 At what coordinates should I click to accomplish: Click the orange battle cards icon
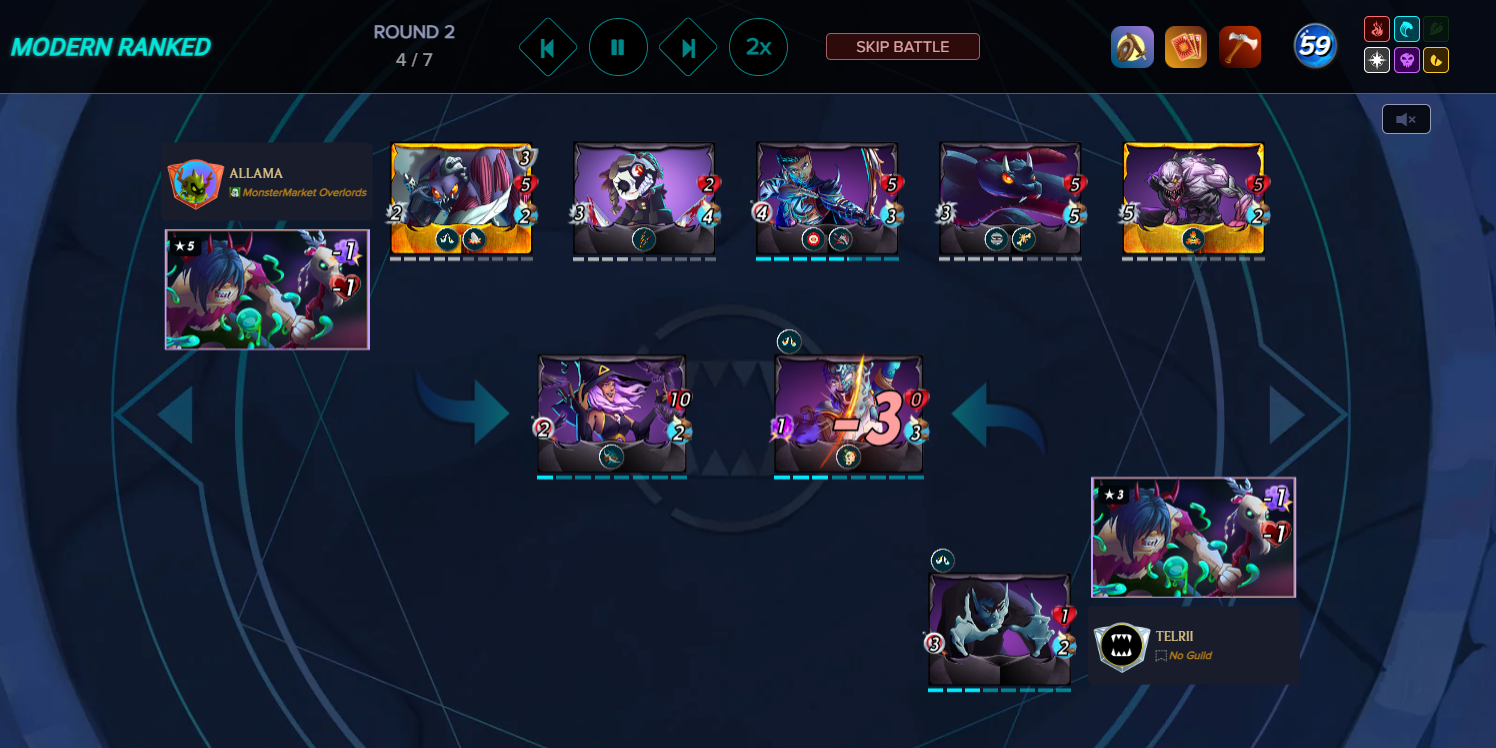pyautogui.click(x=1186, y=45)
